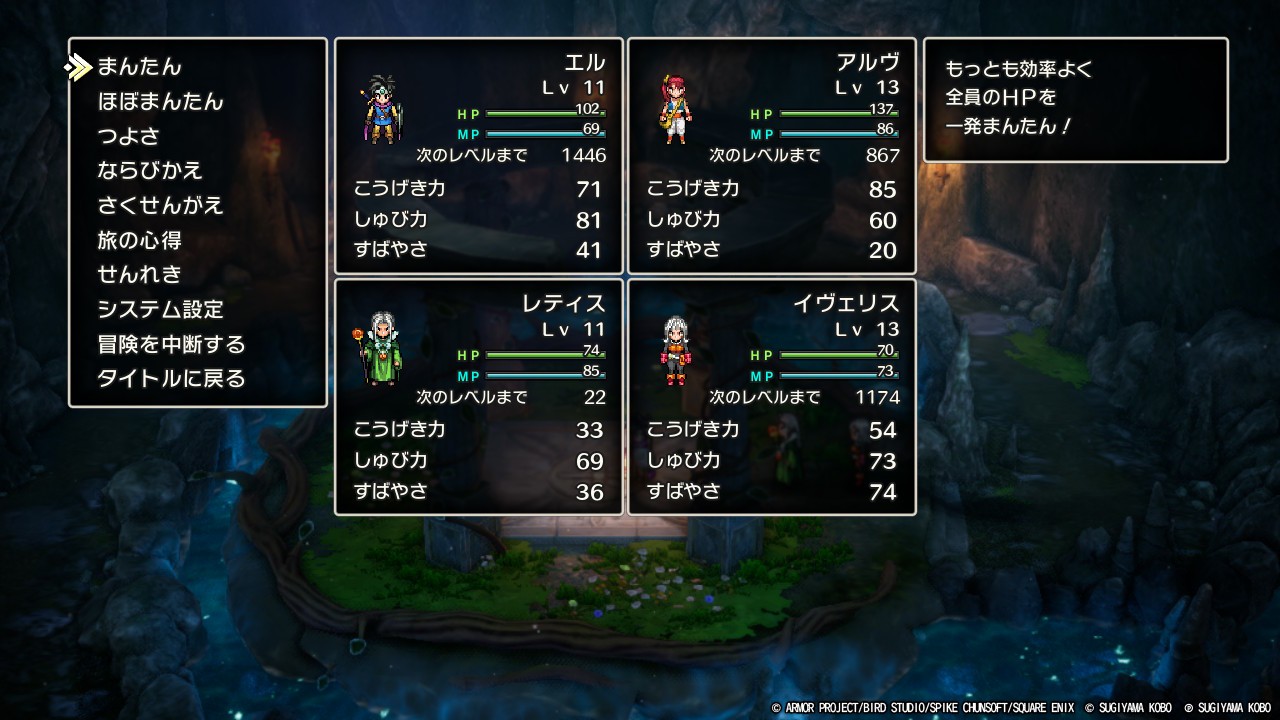Select the アルヴ party member panel

tap(771, 156)
